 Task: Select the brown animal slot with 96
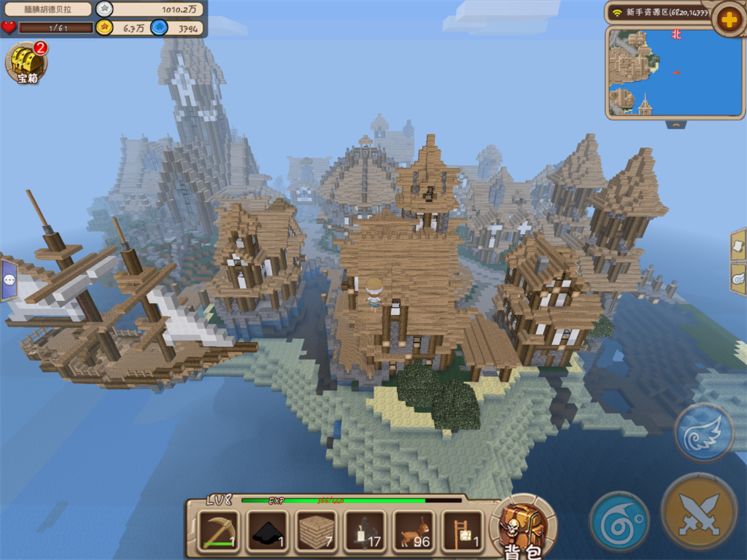point(413,530)
